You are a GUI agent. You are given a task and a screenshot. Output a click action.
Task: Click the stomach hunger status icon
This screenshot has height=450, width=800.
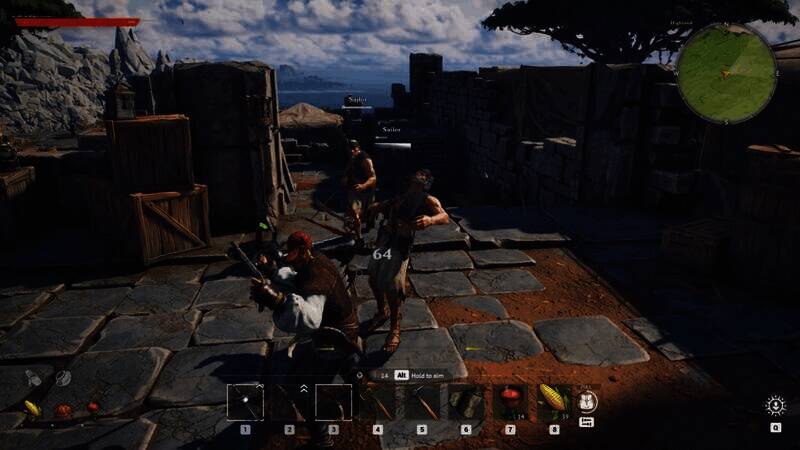(63, 378)
